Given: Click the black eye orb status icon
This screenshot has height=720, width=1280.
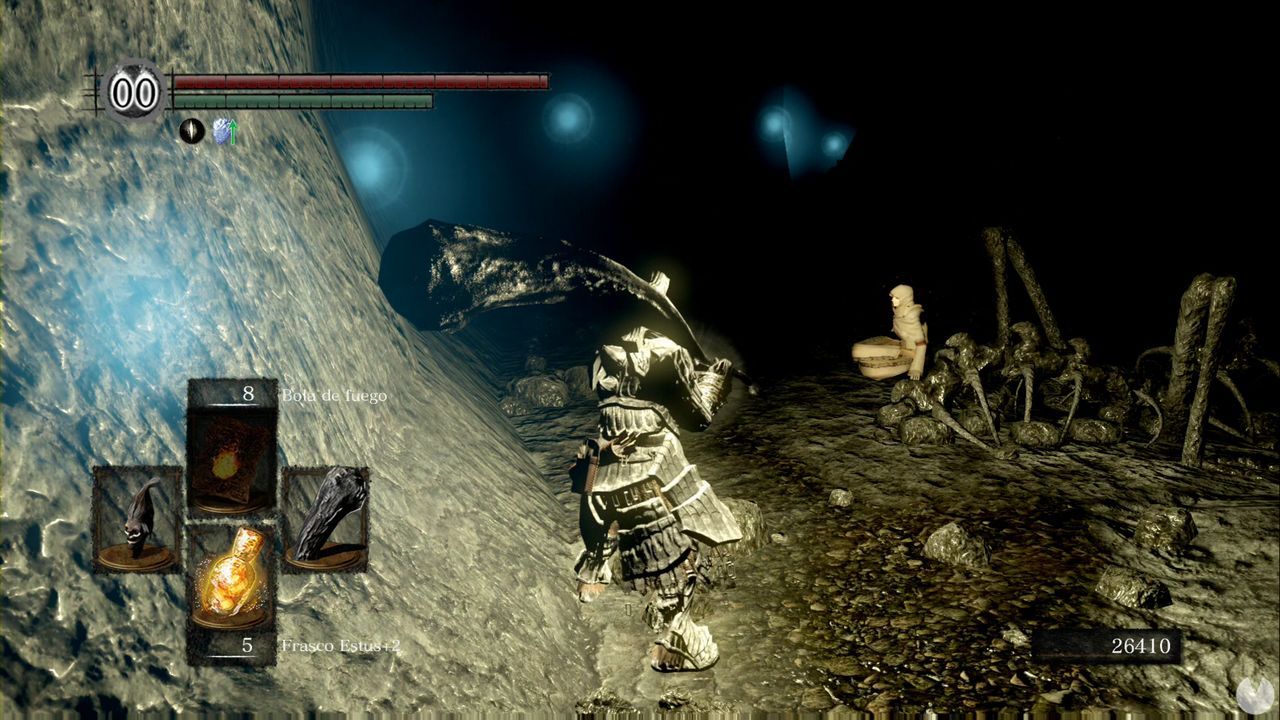Looking at the screenshot, I should [190, 131].
